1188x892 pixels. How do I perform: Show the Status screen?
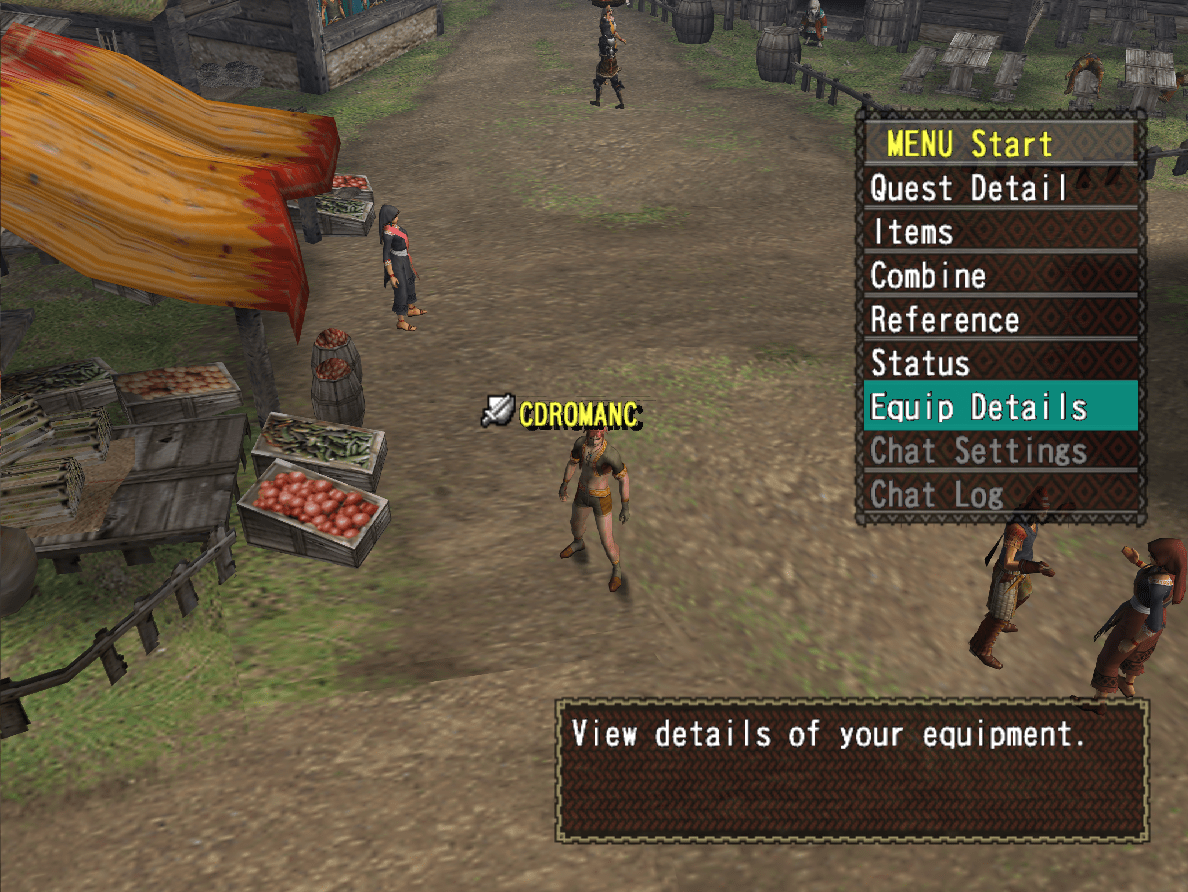1000,363
